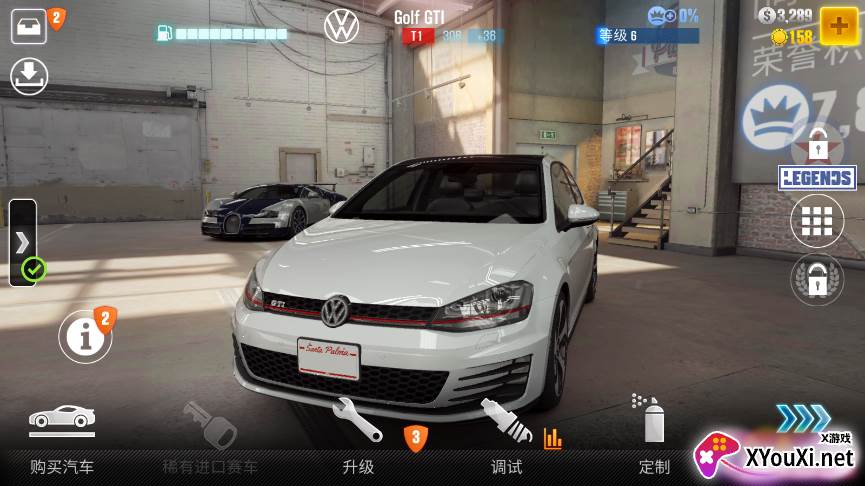Tap the Volkswagen logo emblem
This screenshot has height=486, width=865.
pyautogui.click(x=342, y=26)
